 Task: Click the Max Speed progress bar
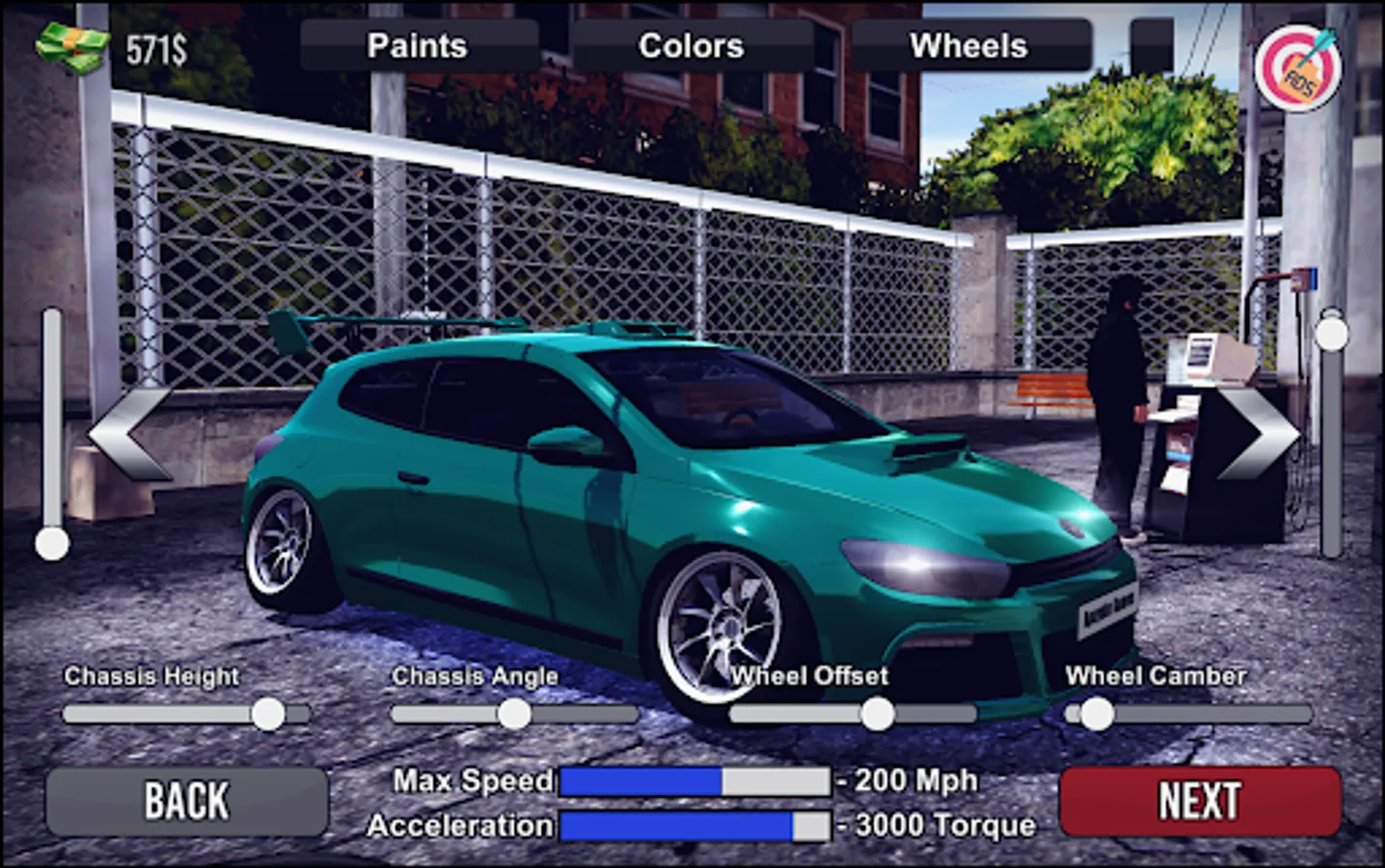[x=694, y=780]
